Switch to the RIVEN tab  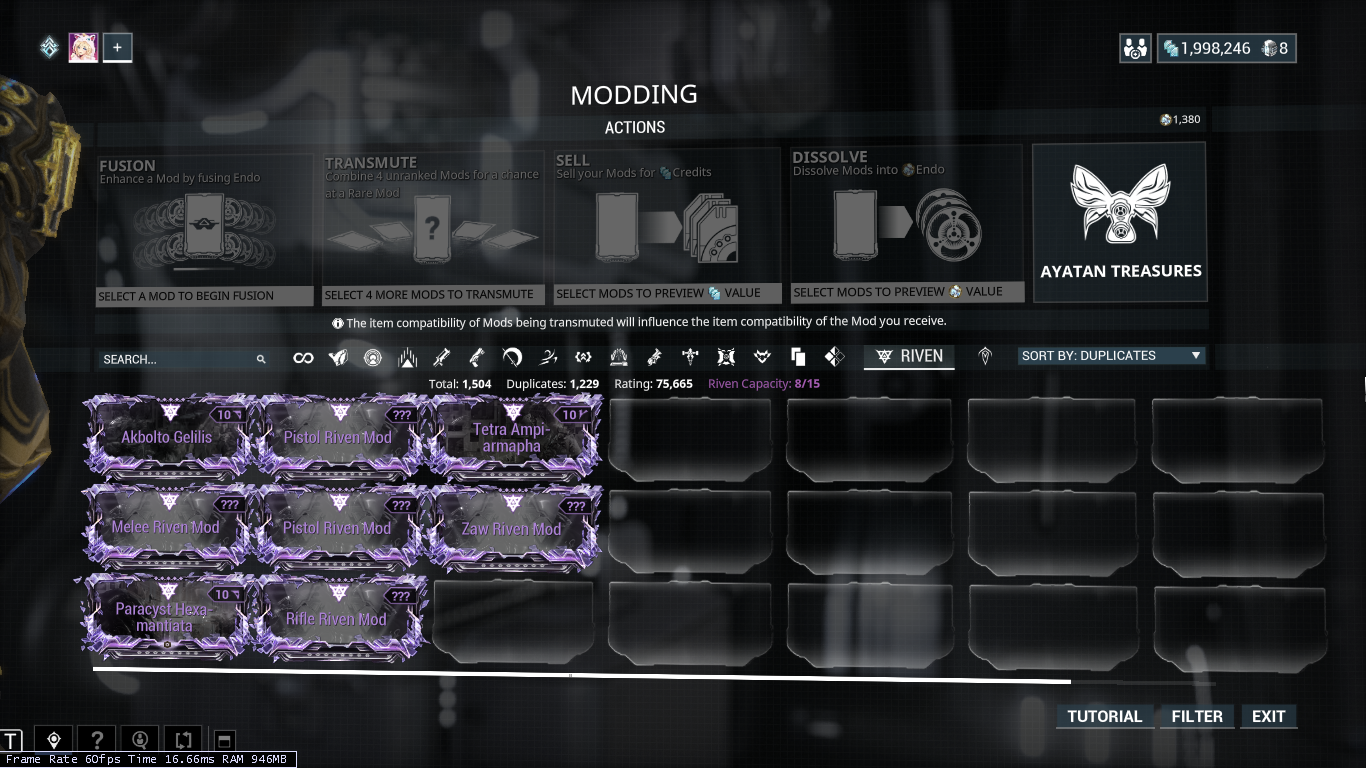point(908,356)
